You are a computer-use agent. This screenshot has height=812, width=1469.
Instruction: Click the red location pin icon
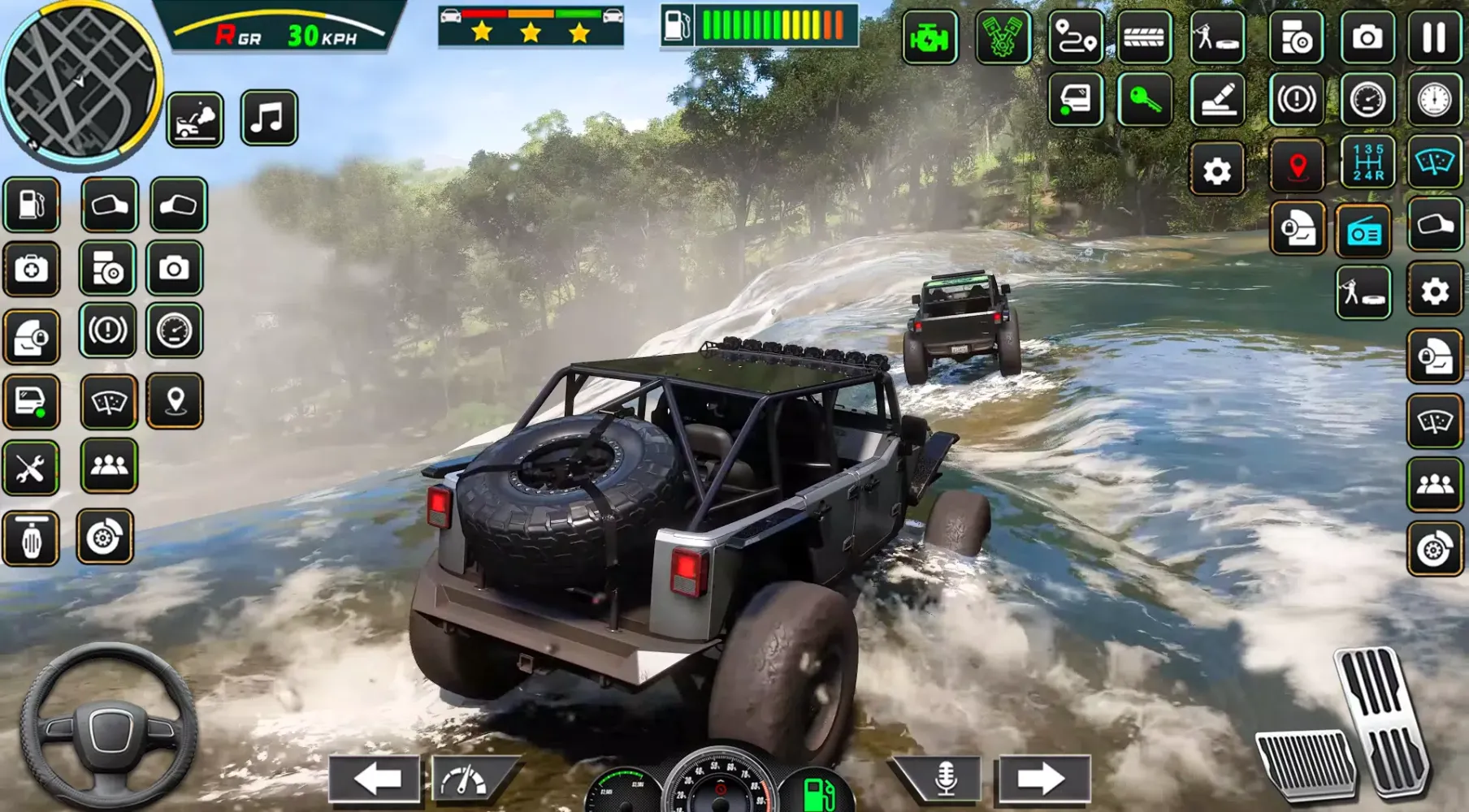point(1298,166)
